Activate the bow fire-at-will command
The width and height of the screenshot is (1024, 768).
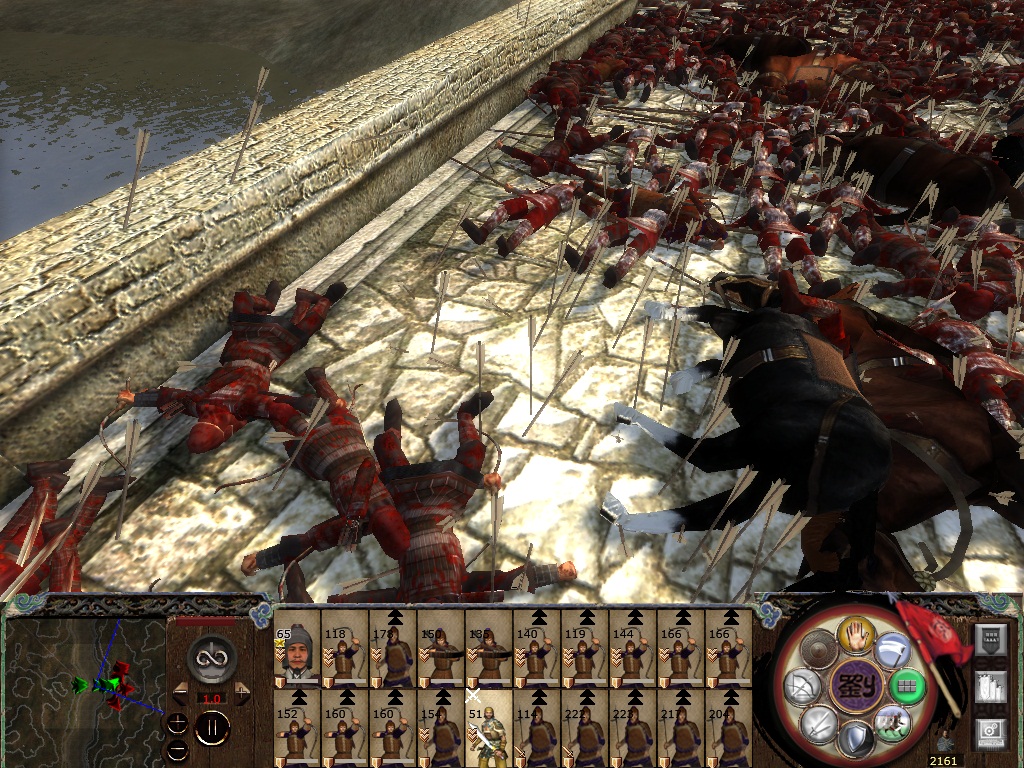pos(800,688)
